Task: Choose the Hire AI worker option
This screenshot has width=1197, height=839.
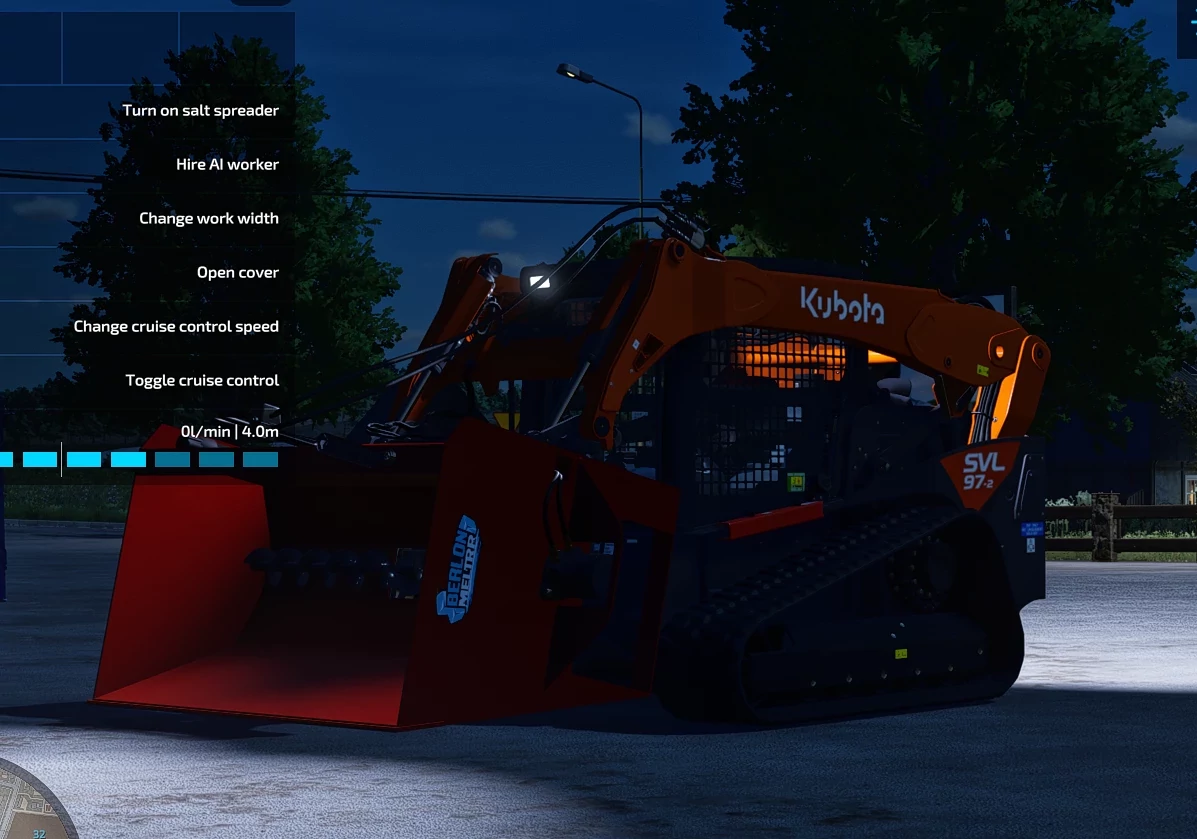Action: pyautogui.click(x=227, y=165)
